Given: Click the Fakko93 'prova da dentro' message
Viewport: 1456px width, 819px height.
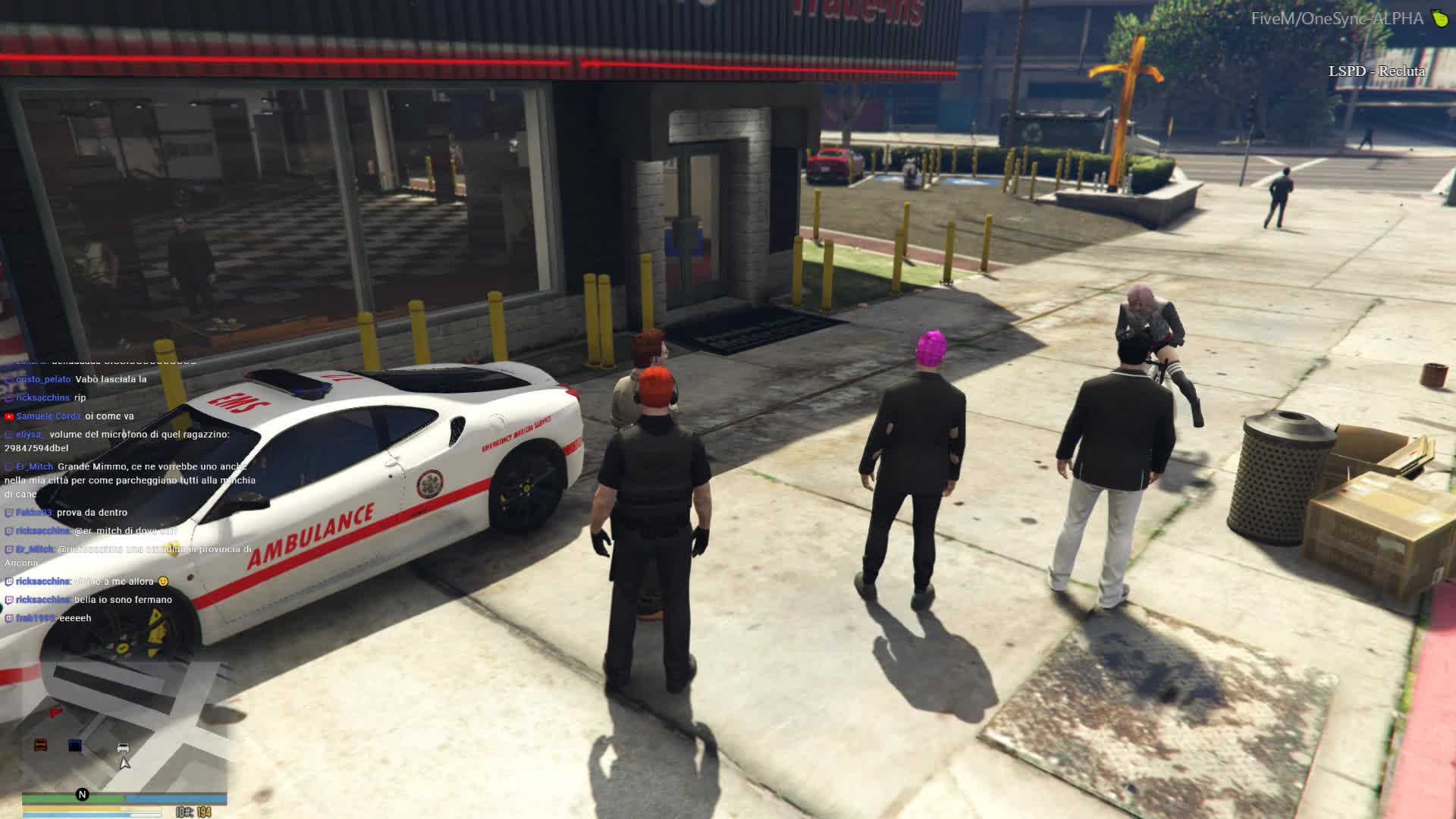Looking at the screenshot, I should (x=92, y=513).
